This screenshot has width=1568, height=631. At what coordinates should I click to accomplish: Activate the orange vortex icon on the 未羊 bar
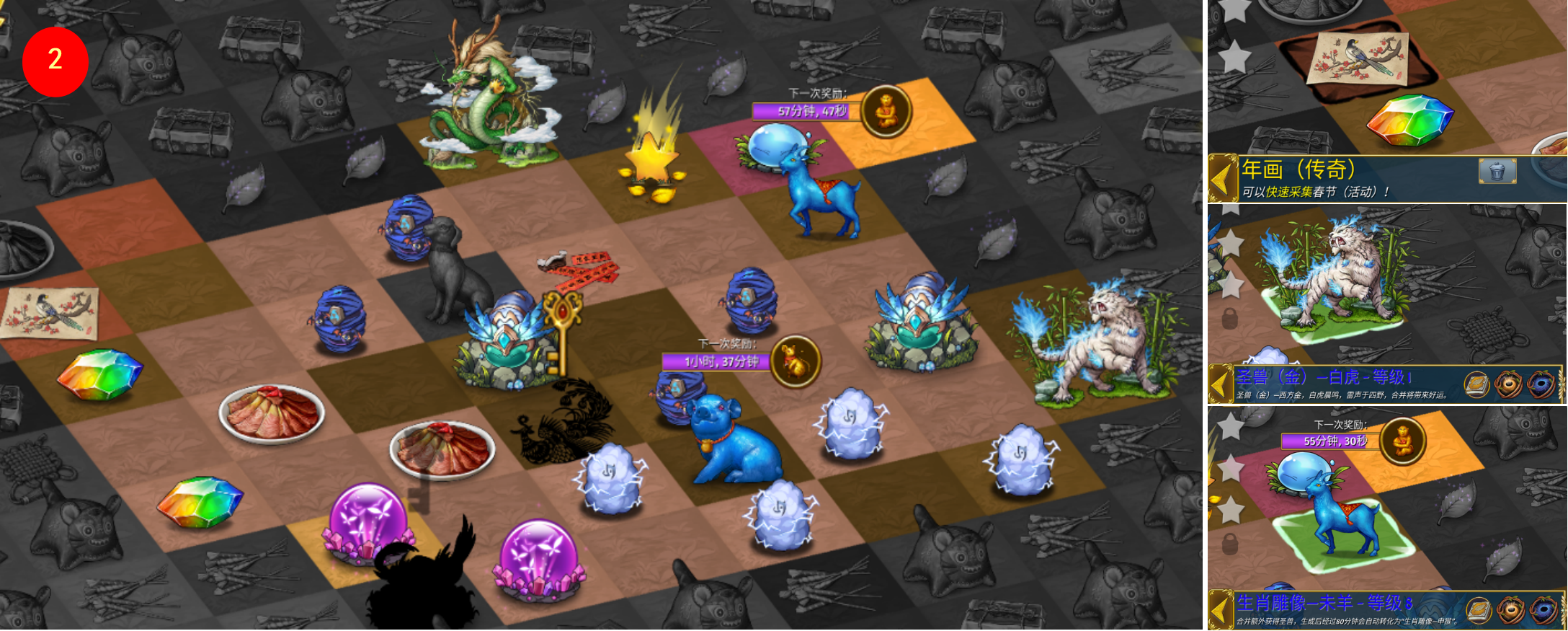pos(1510,610)
